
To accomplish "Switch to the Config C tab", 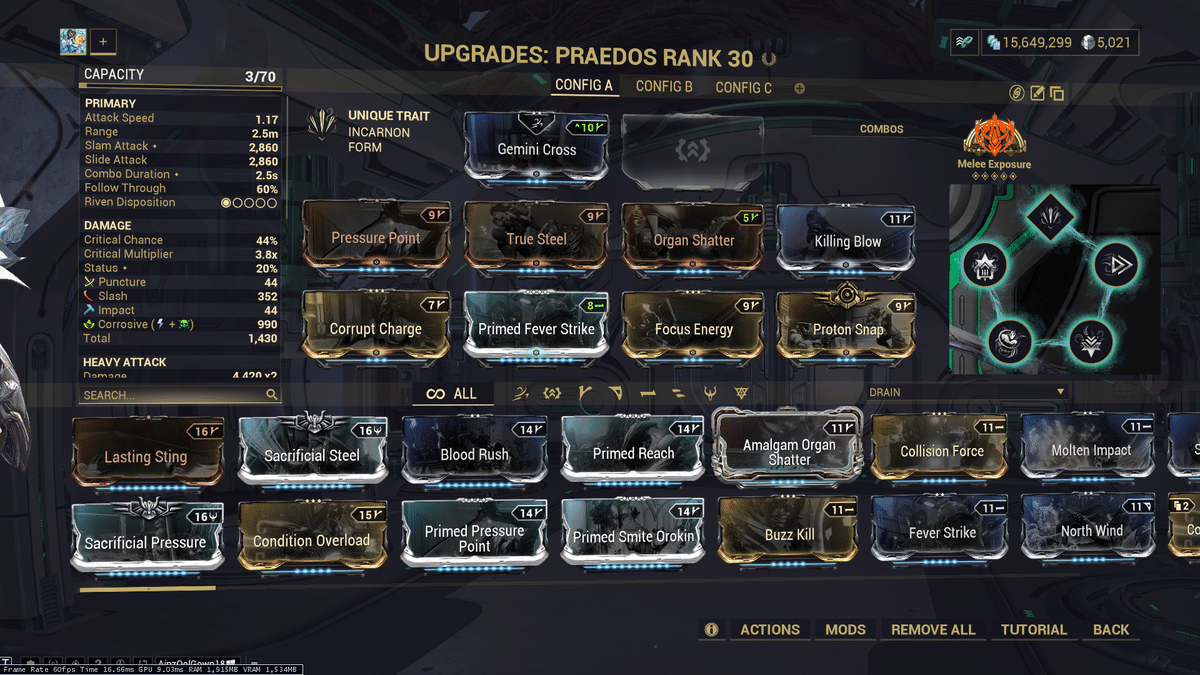I will coord(743,88).
